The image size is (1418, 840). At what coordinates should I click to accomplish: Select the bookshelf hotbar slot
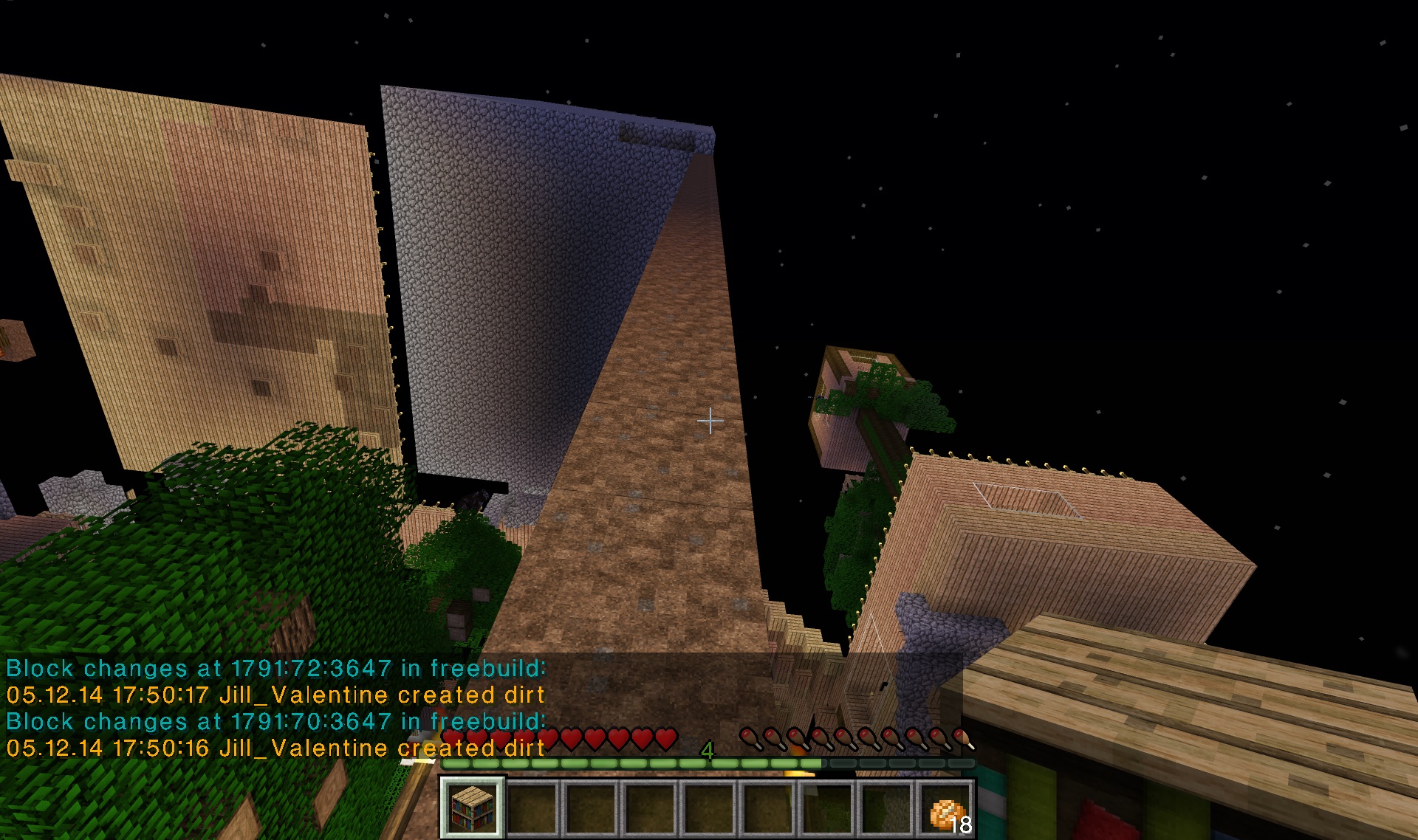tap(472, 808)
